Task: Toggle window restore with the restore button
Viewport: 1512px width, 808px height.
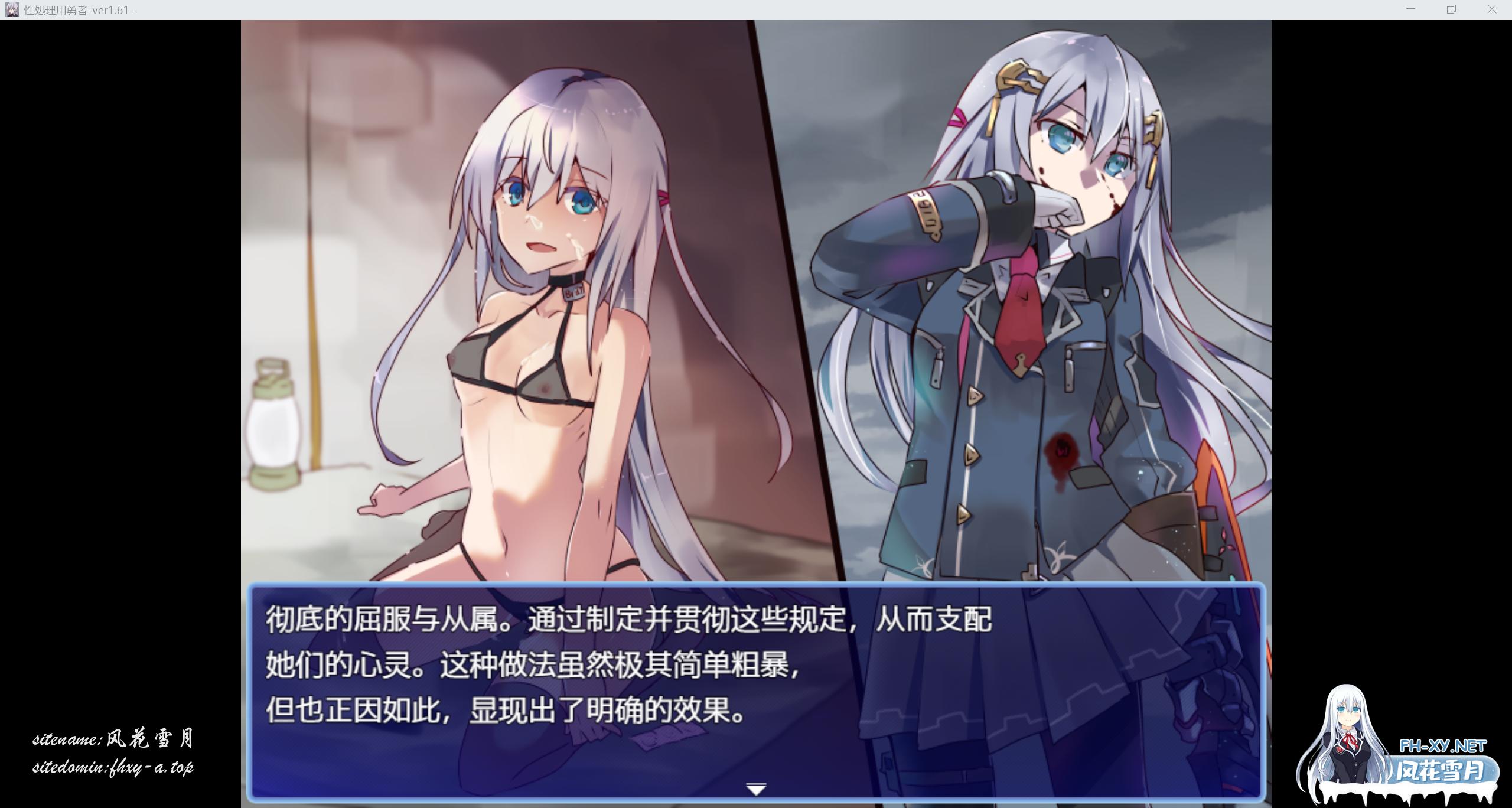Action: 1451,9
